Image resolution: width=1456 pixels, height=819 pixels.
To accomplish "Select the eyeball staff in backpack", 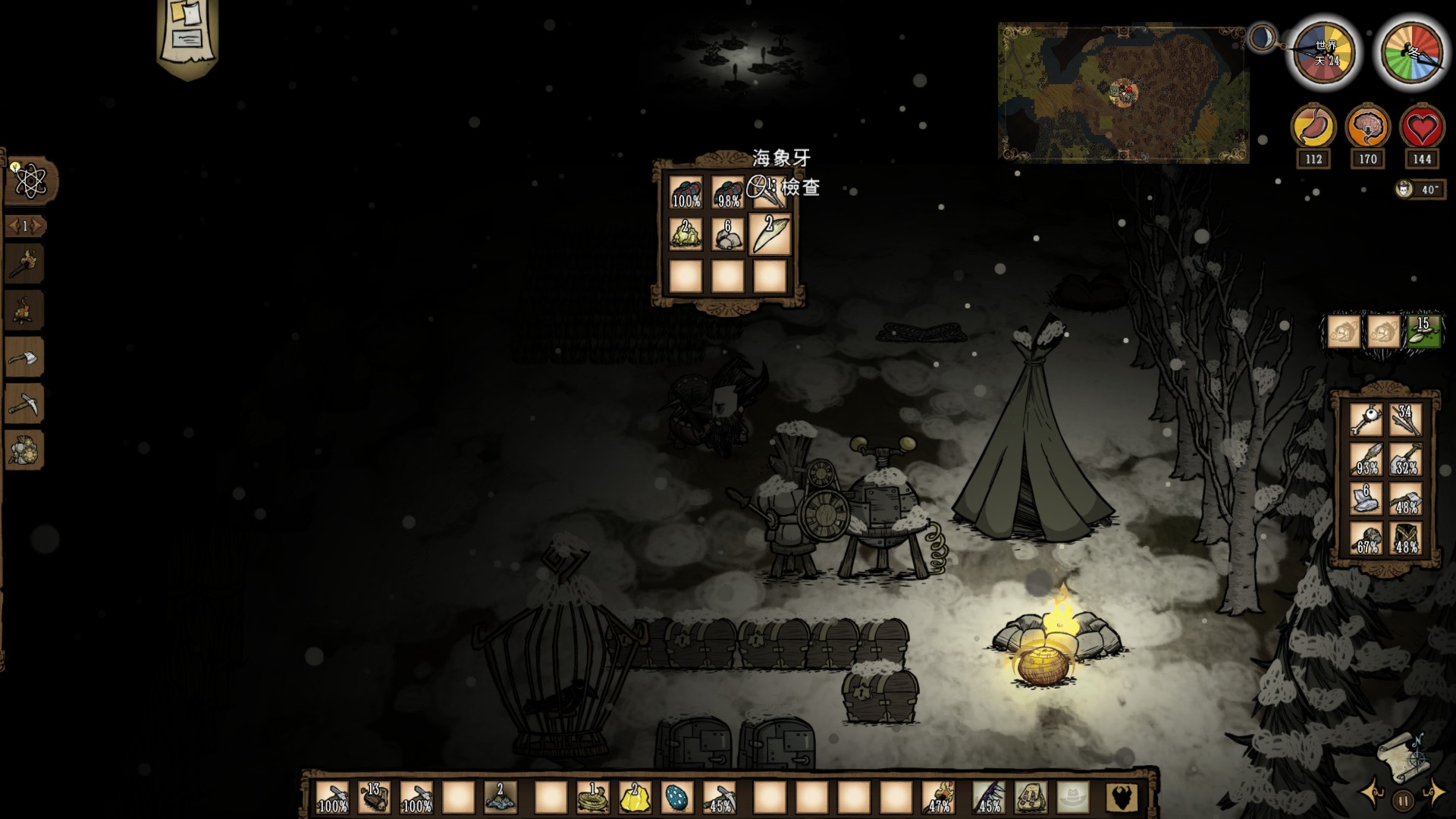I will click(1366, 419).
